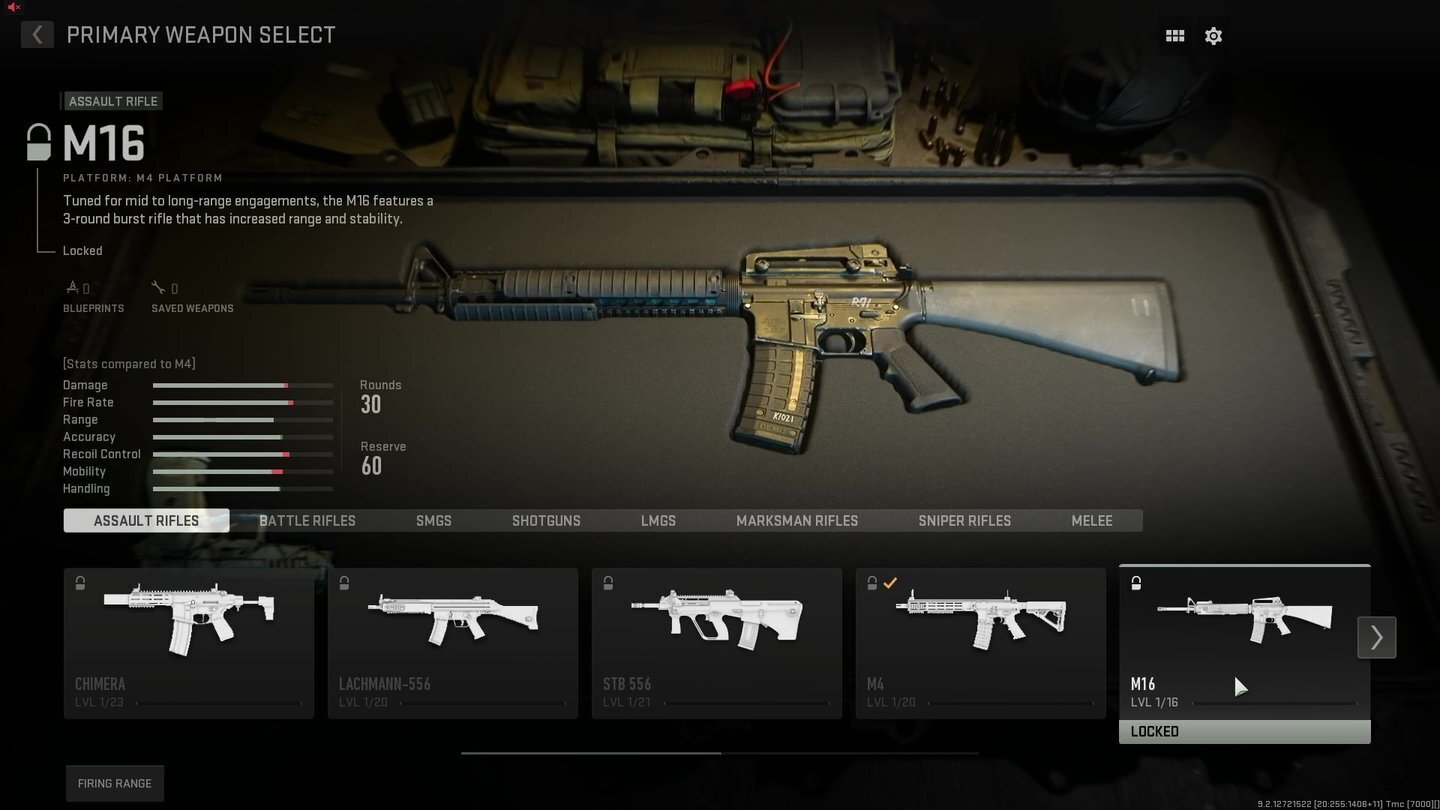Screen dimensions: 1440x810
Task: Select the MARKSMAN RIFLES category
Action: point(796,520)
